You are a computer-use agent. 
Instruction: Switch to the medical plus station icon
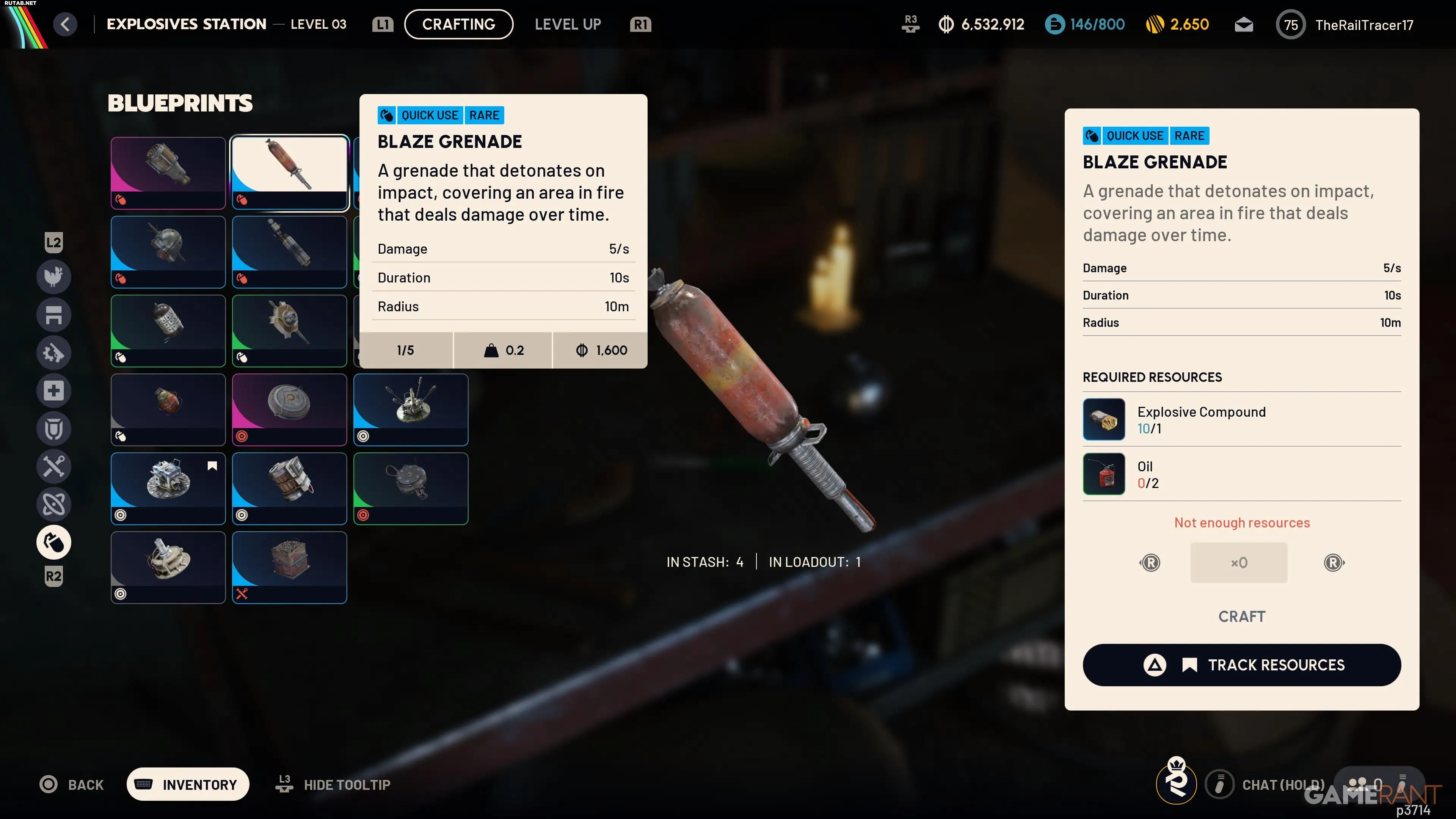click(54, 391)
